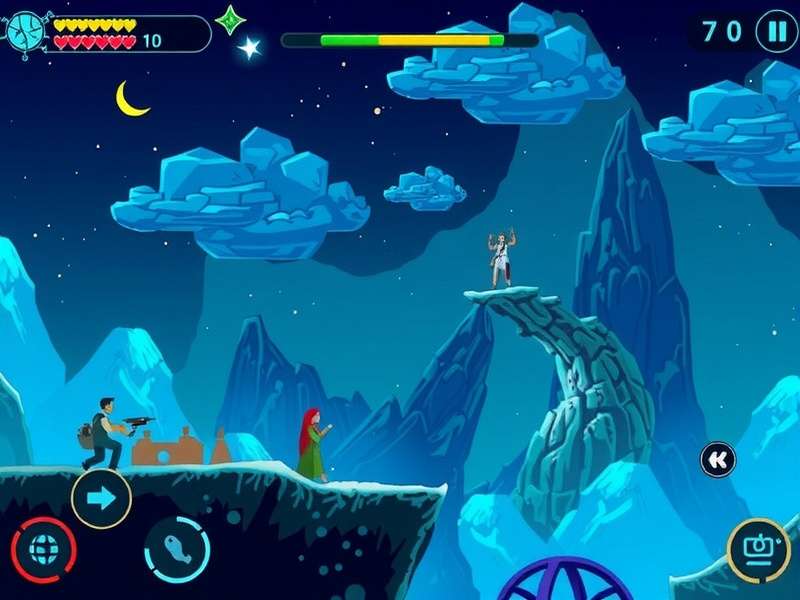Viewport: 800px width, 600px height.
Task: Click the double left chevron button
Action: coord(717,459)
